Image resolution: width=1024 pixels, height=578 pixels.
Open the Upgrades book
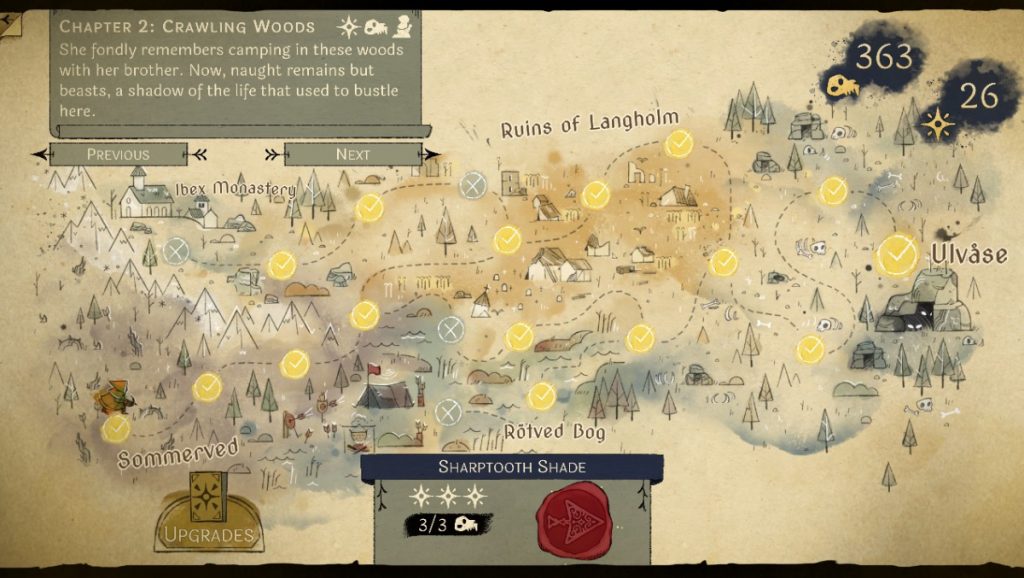(210, 511)
